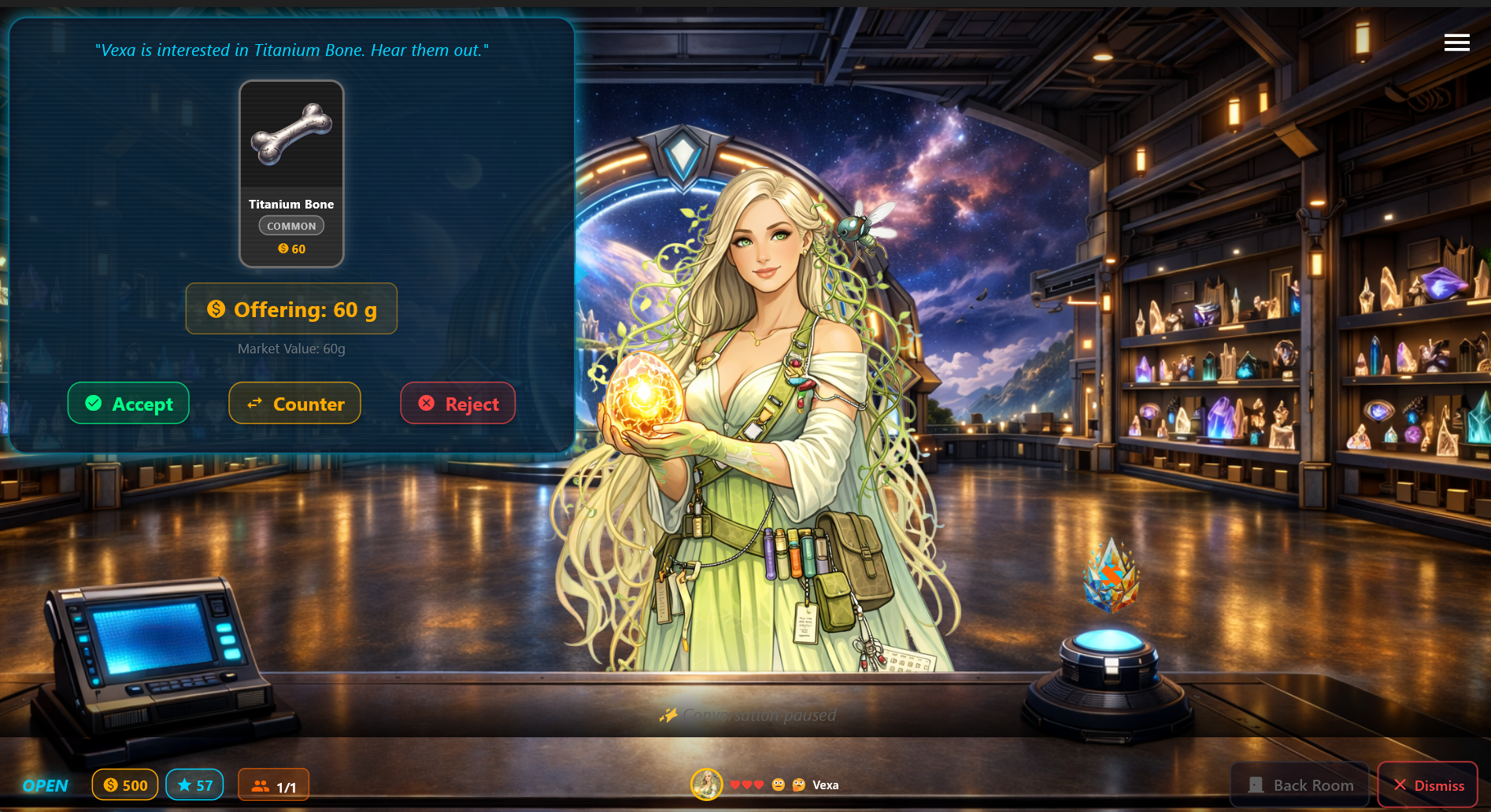Click the Counter option to negotiate

tap(294, 403)
